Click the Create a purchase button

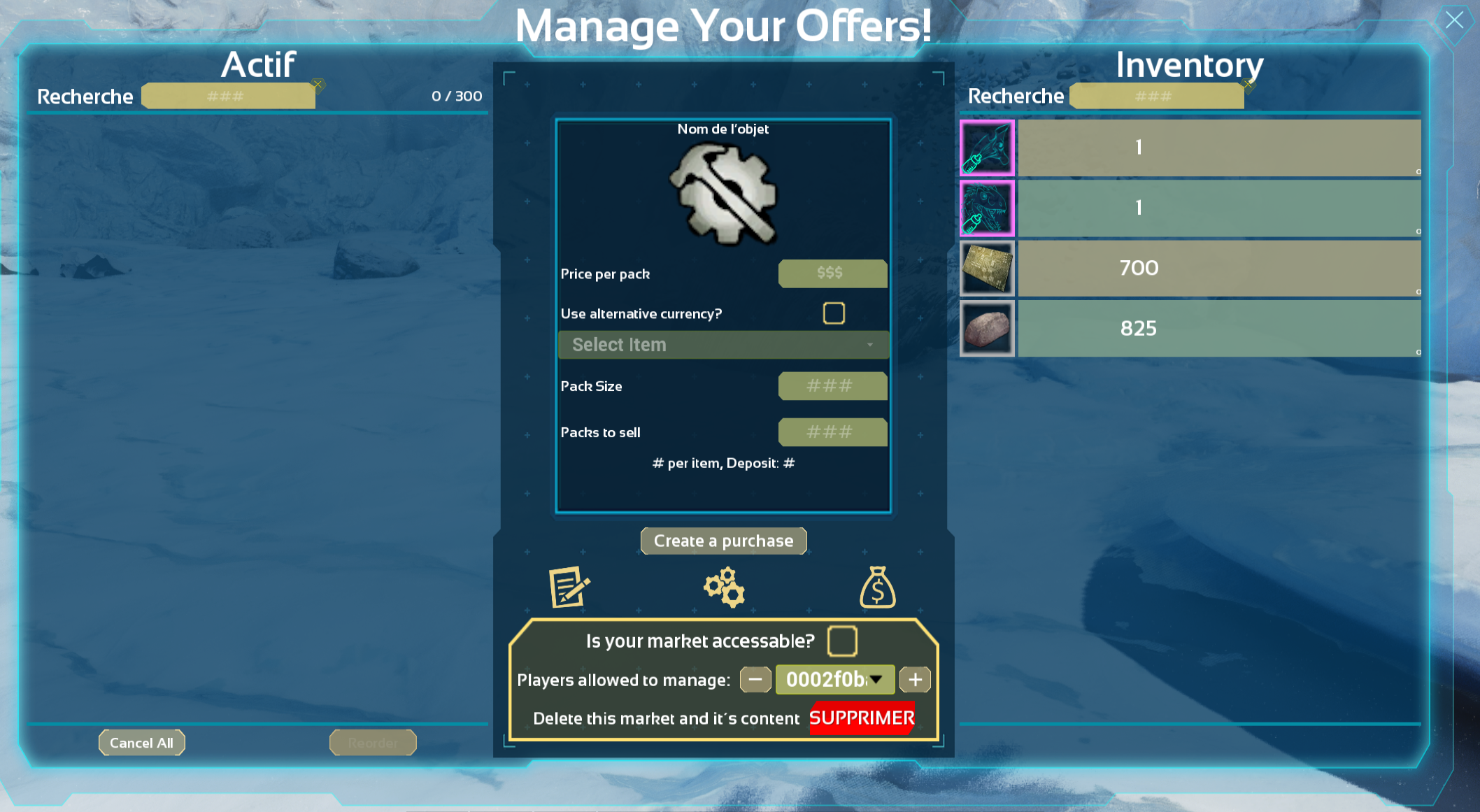click(723, 541)
